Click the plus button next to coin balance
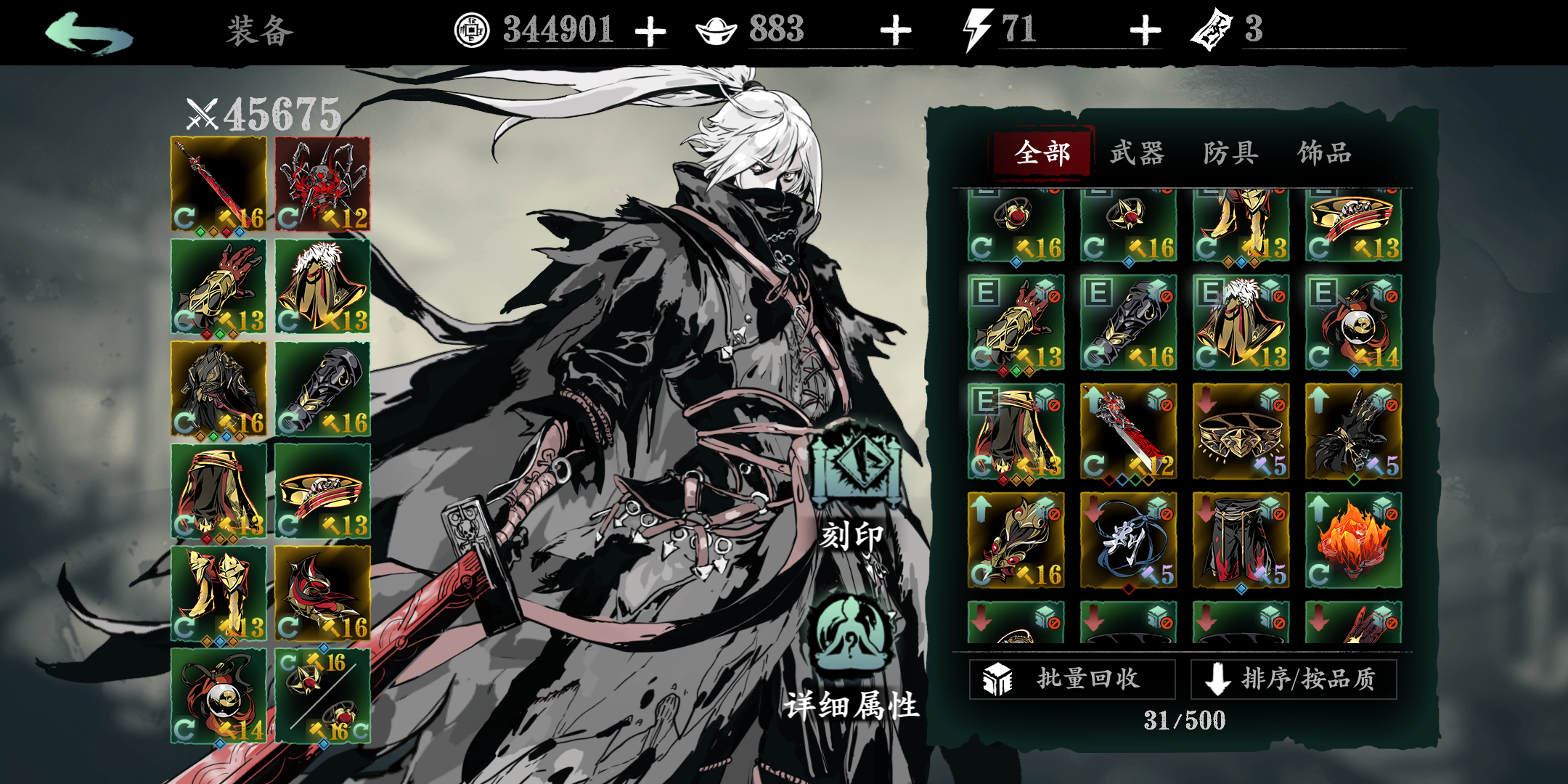This screenshot has width=1568, height=784. 652,30
